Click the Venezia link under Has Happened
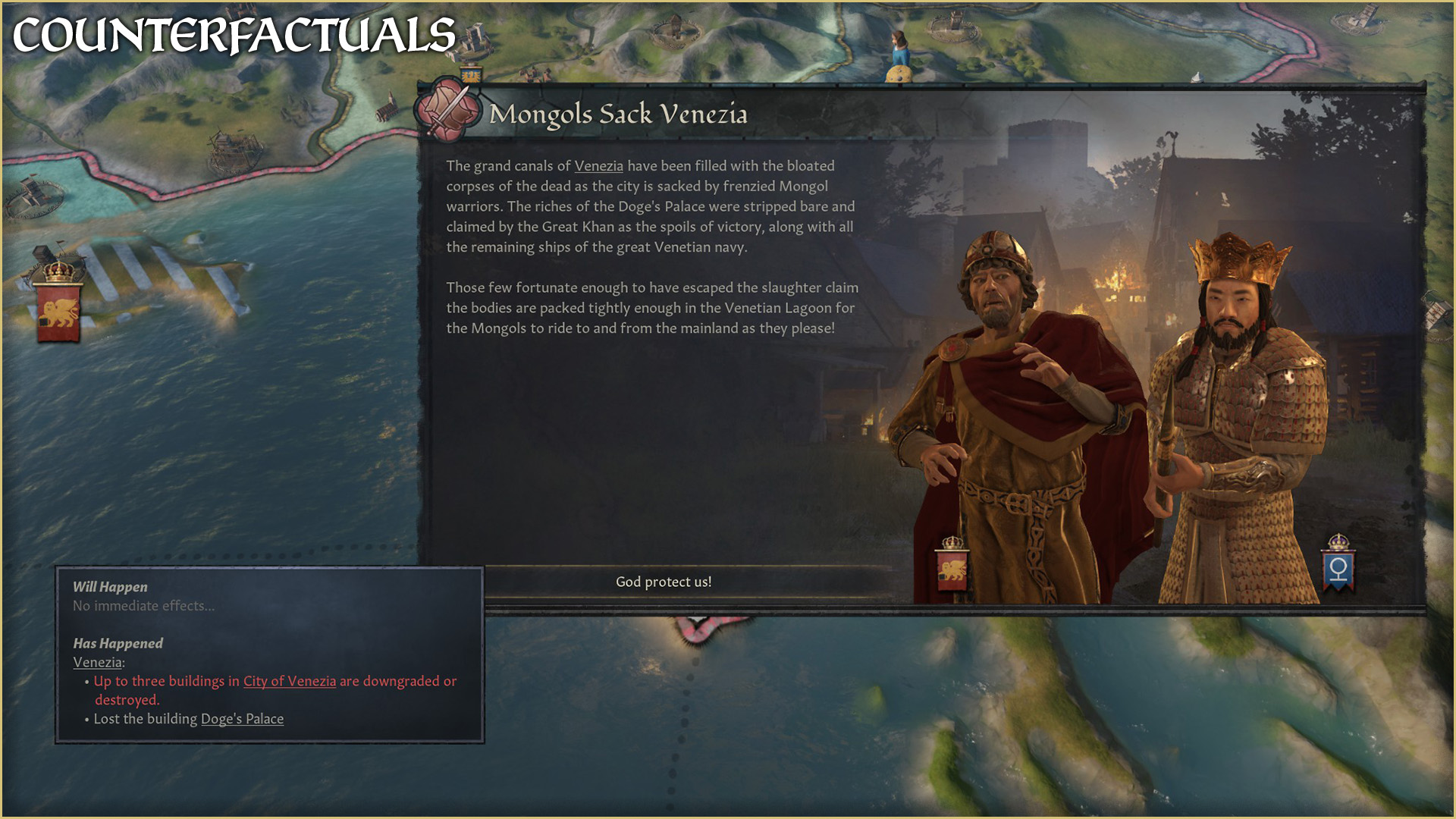The width and height of the screenshot is (1456, 819). click(x=97, y=661)
